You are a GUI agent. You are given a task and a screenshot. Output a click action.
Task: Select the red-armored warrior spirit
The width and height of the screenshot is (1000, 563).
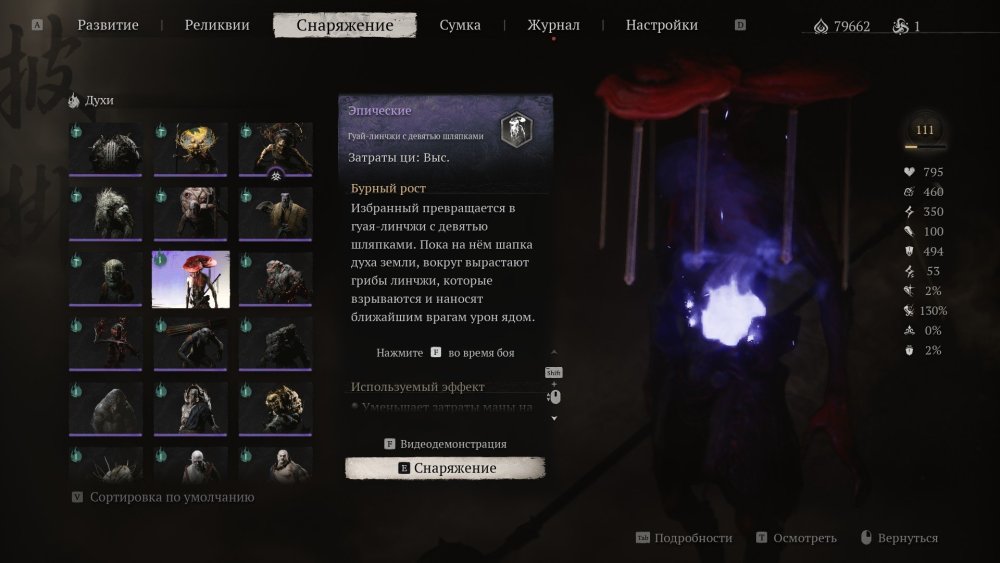click(x=106, y=344)
